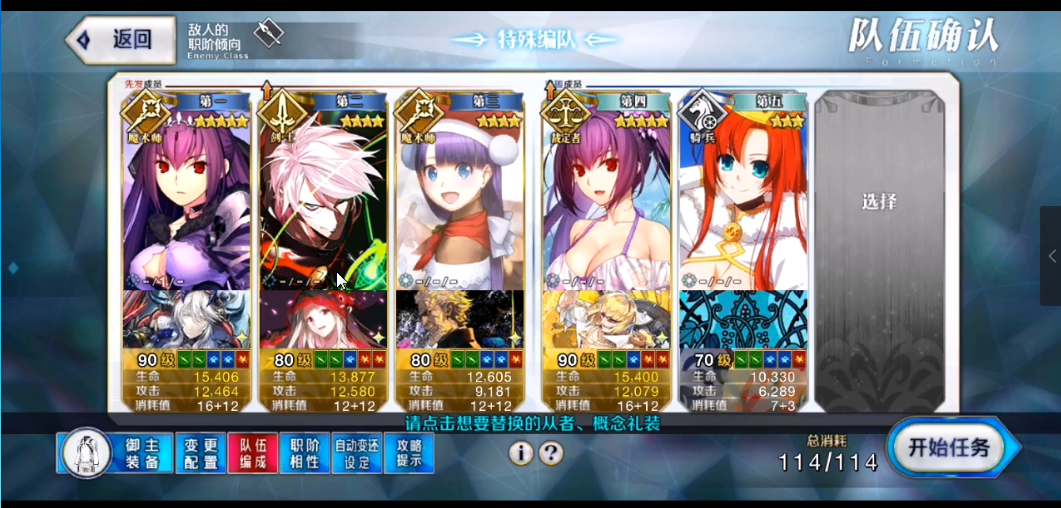1061x508 pixels.
Task: Open 自动变还设定 settings
Action: point(356,453)
